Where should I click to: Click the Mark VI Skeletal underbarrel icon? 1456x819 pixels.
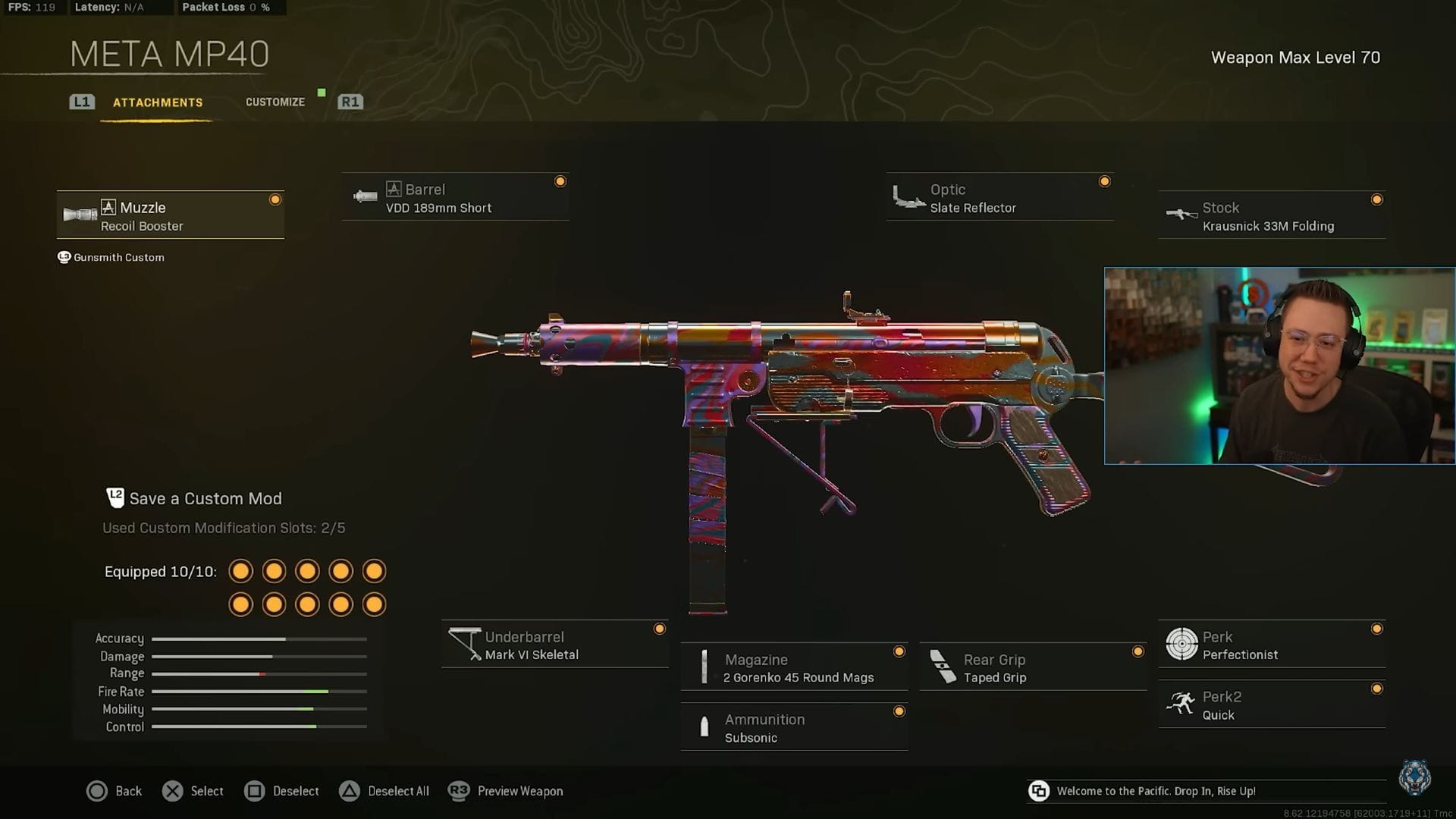coord(463,644)
